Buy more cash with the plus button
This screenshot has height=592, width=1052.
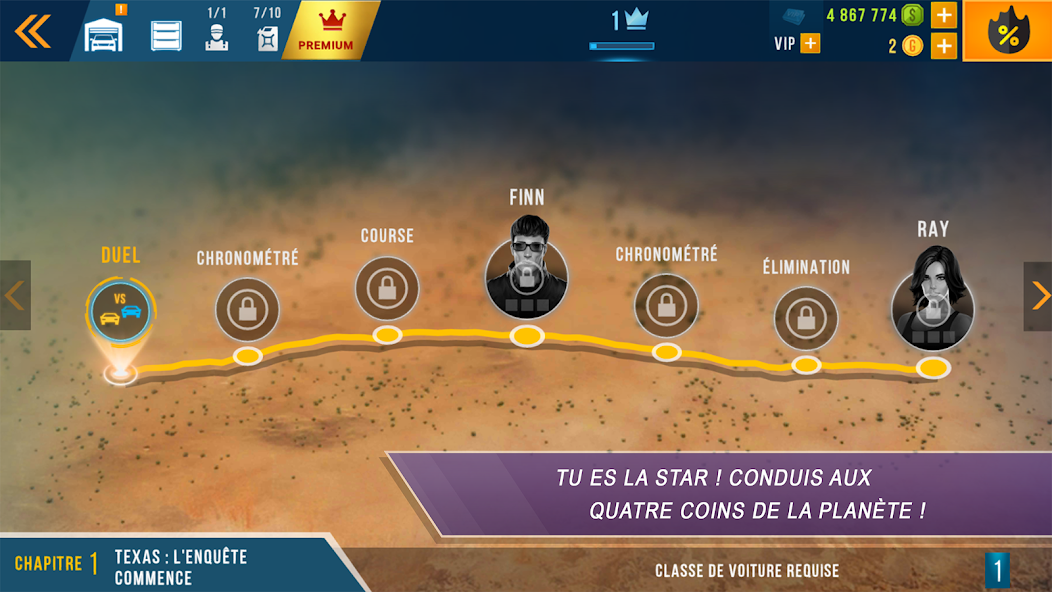point(943,15)
